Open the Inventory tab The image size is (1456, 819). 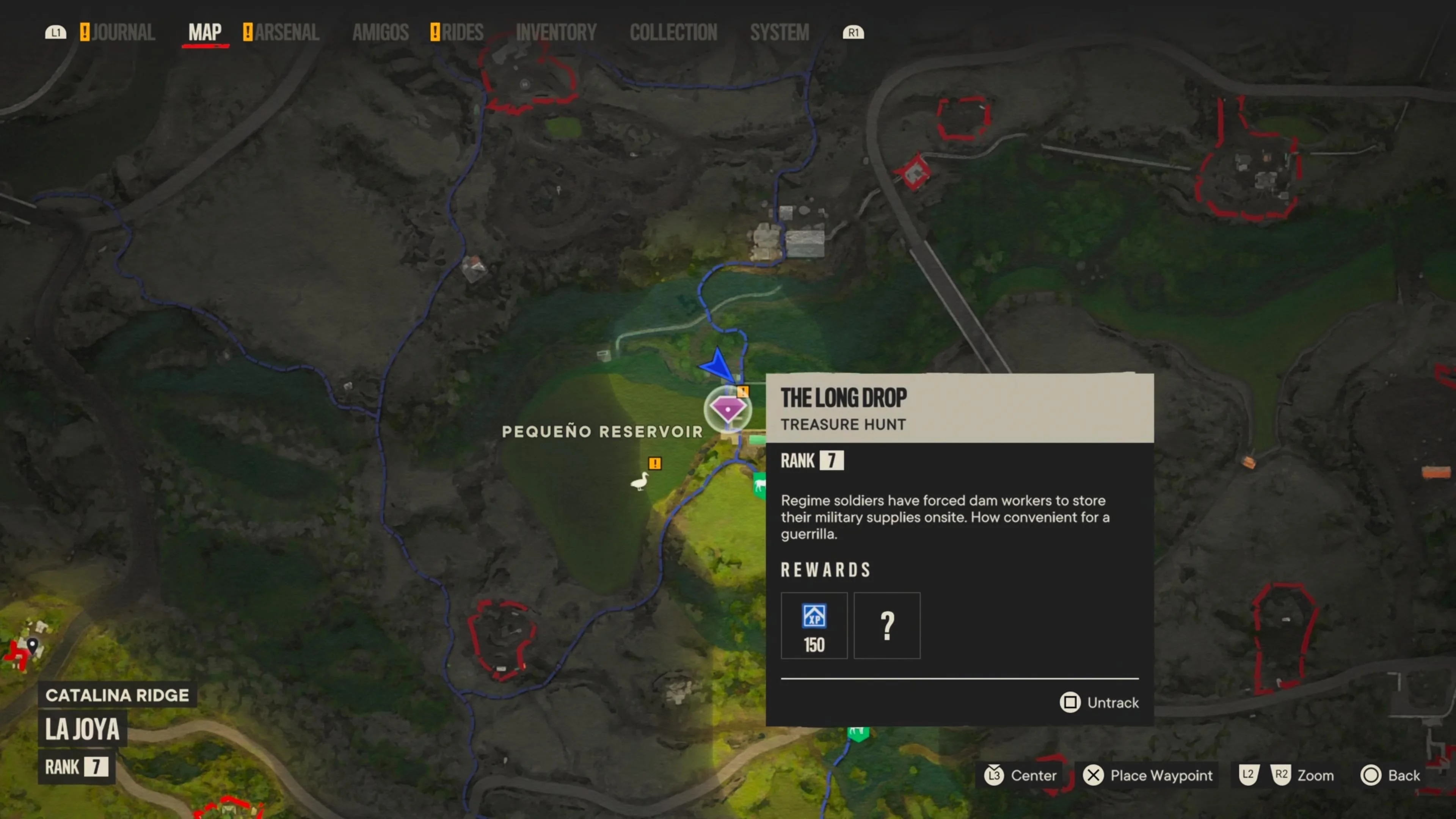(x=556, y=32)
